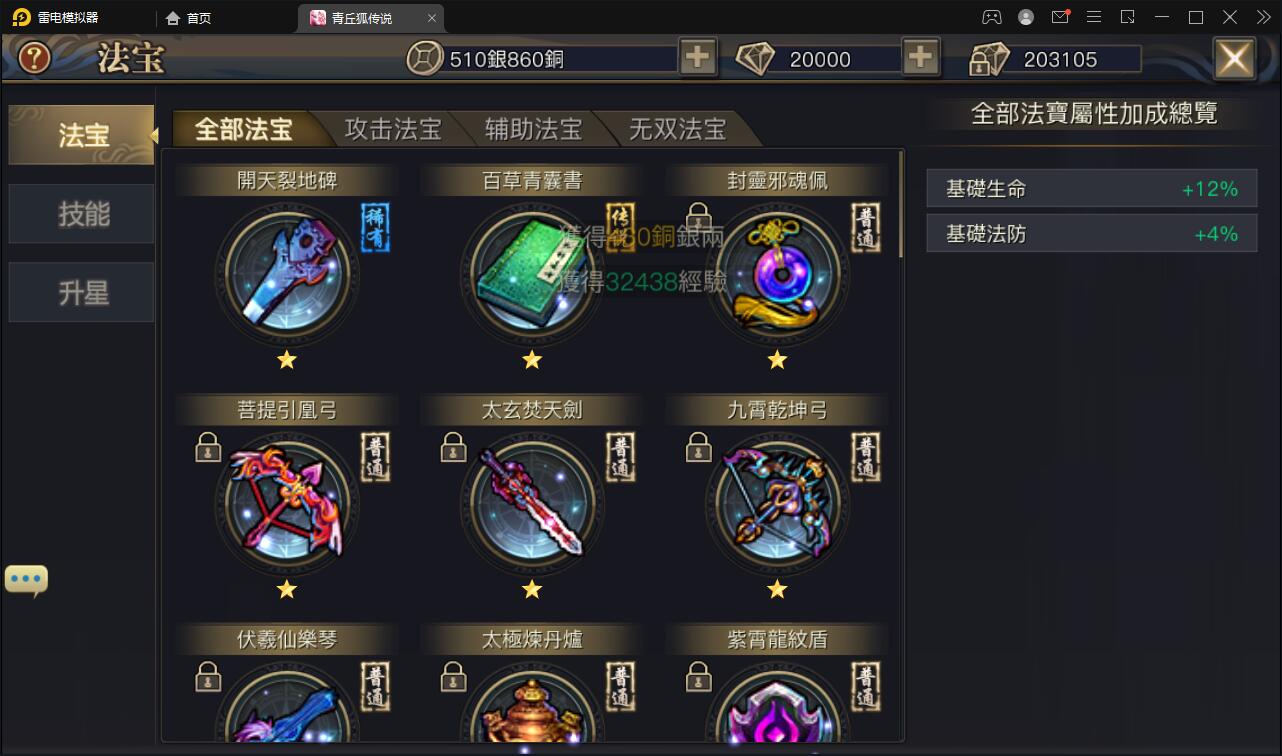This screenshot has width=1282, height=756.
Task: Select 技能 in the left sidebar
Action: point(81,213)
